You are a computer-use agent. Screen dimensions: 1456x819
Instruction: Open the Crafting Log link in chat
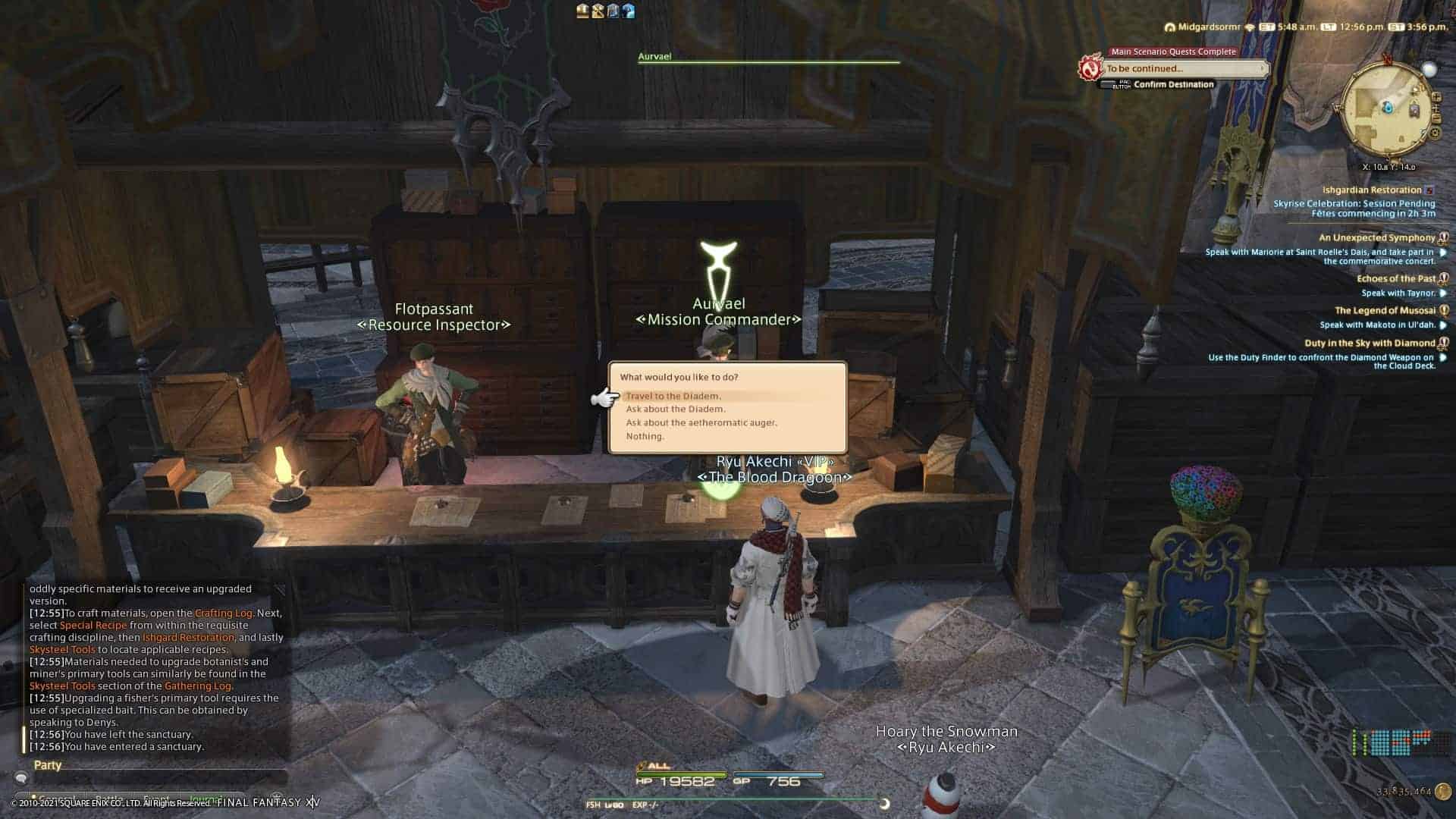(223, 613)
